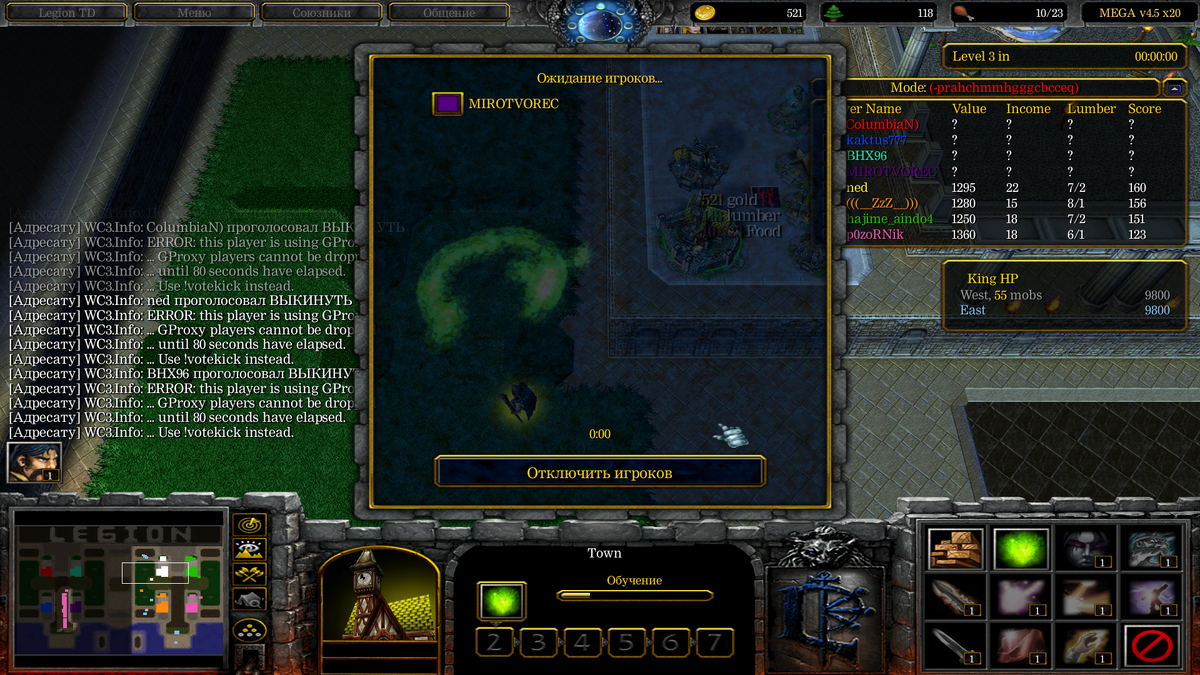Click the green orb in training queue

tap(499, 601)
